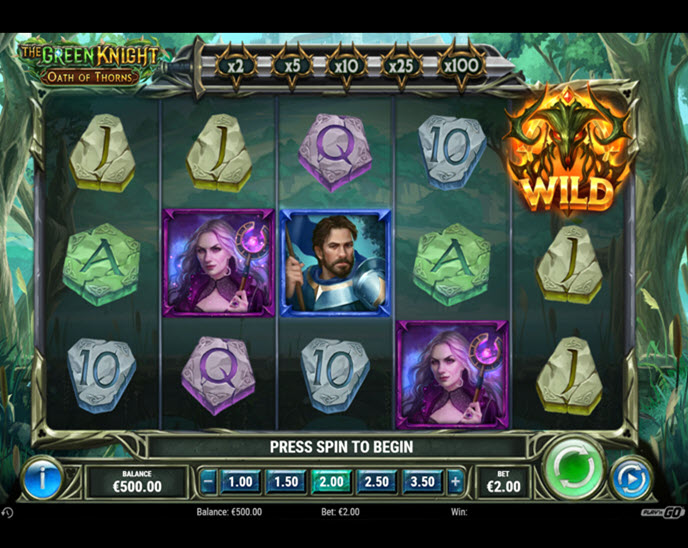Start autoplay with the blue play button
The image size is (688, 548).
[630, 478]
